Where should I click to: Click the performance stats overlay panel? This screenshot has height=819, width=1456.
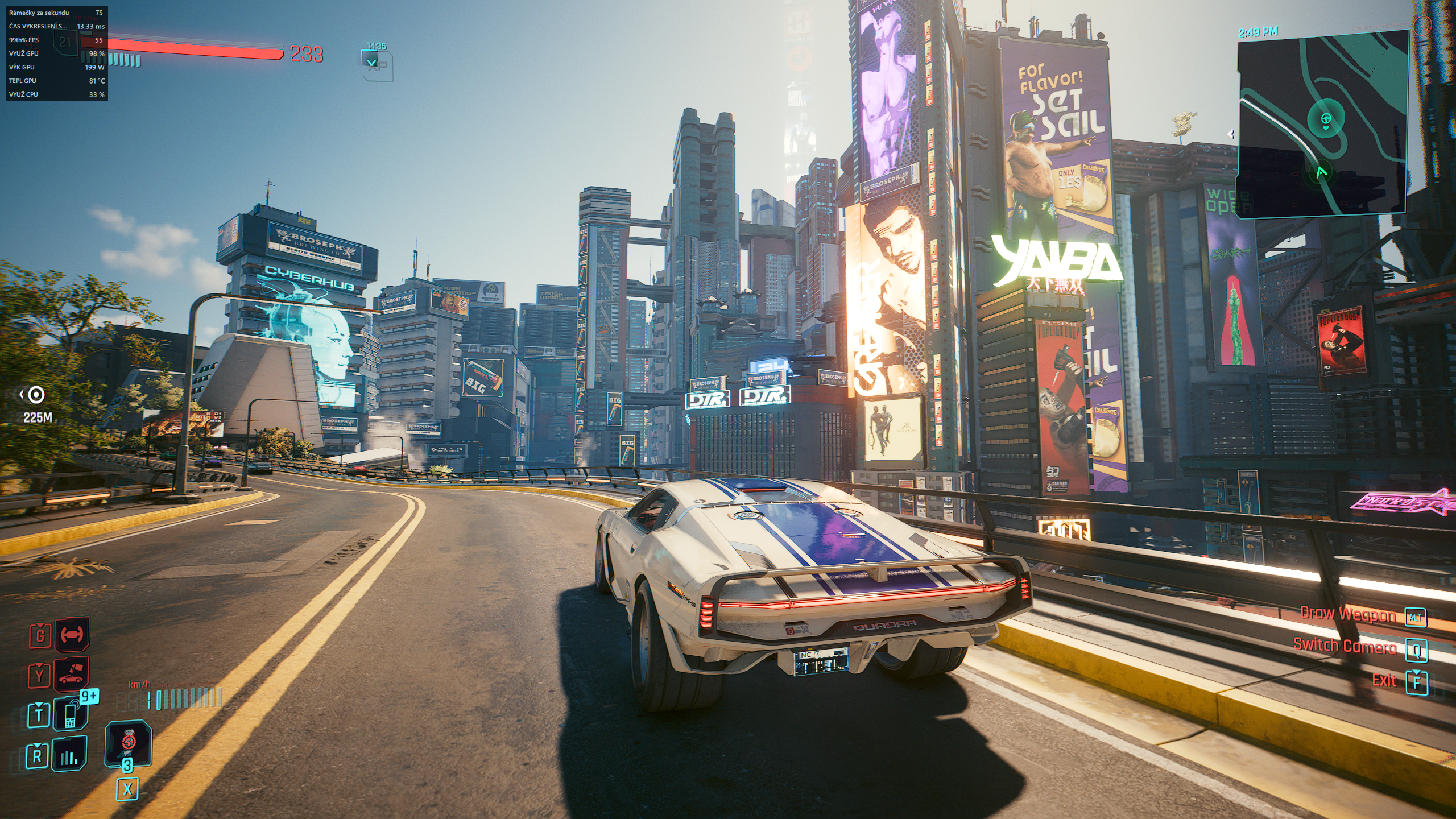coord(56,53)
